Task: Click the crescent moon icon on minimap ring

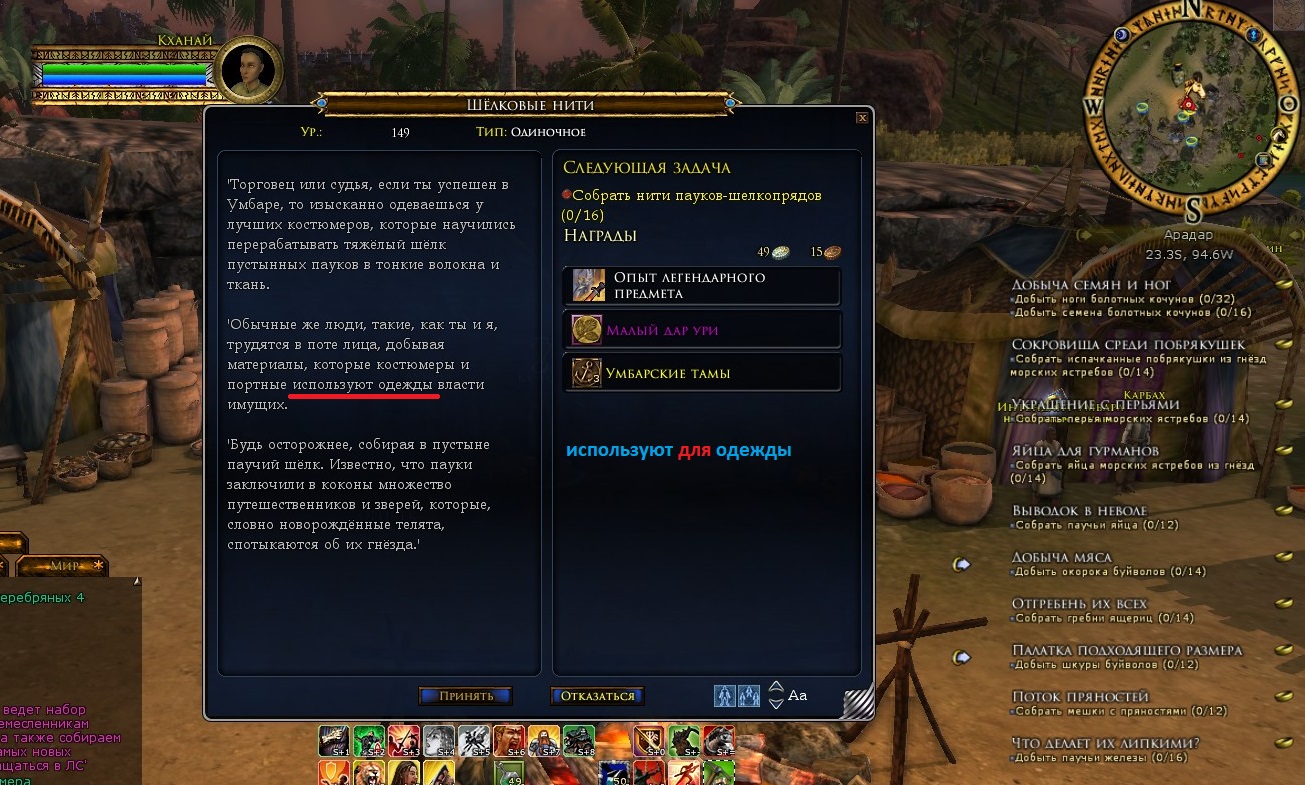Action: coord(1121,35)
